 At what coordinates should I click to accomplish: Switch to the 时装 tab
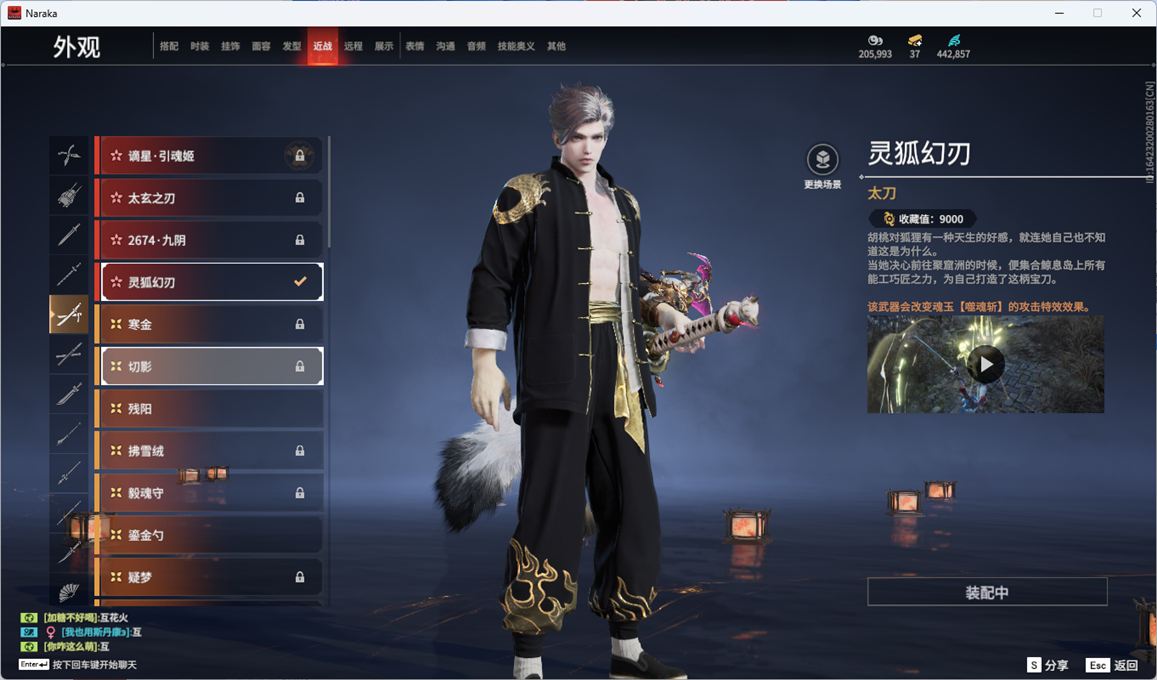click(200, 46)
